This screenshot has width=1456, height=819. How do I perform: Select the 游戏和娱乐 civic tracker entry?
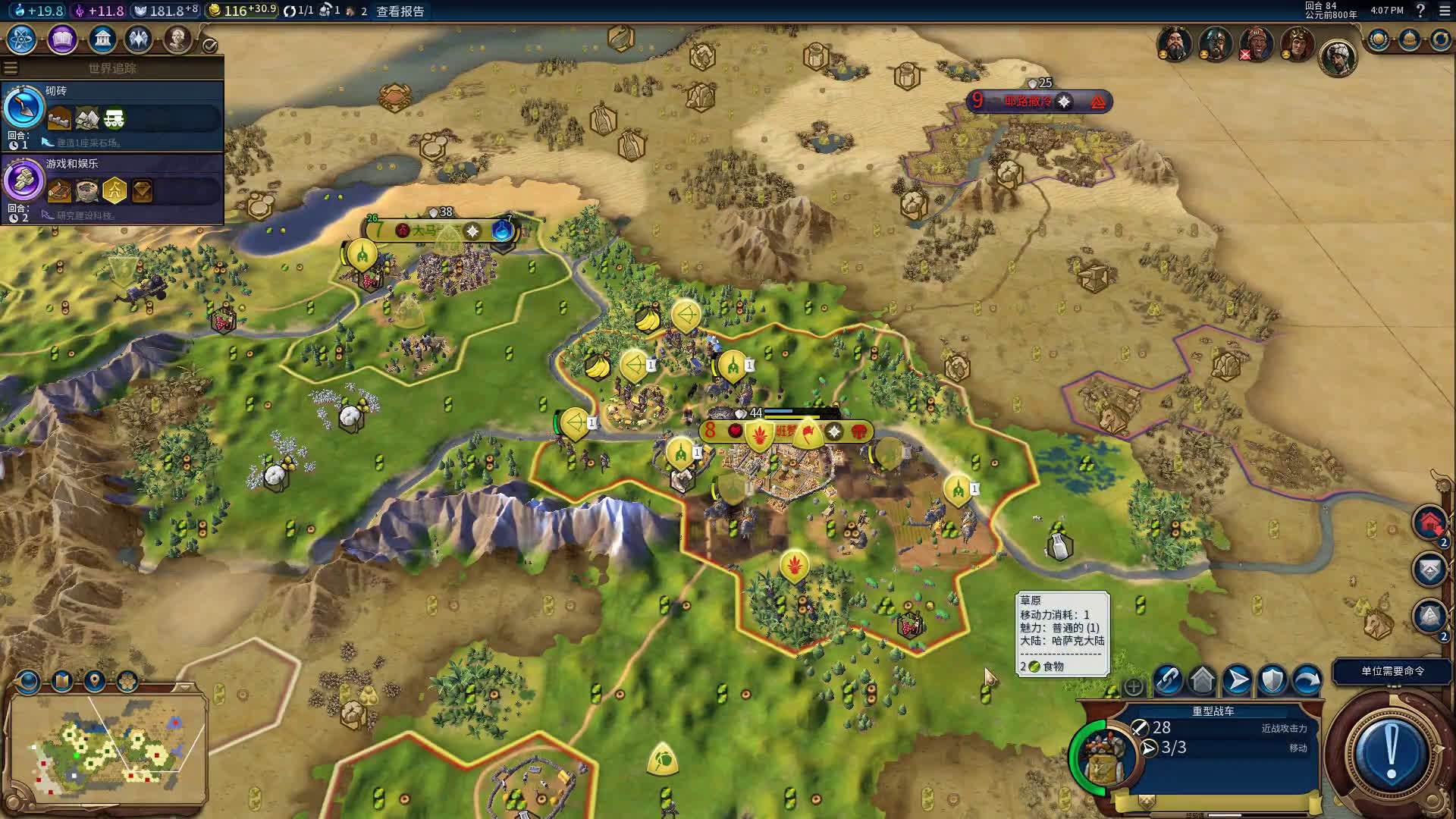coord(112,188)
